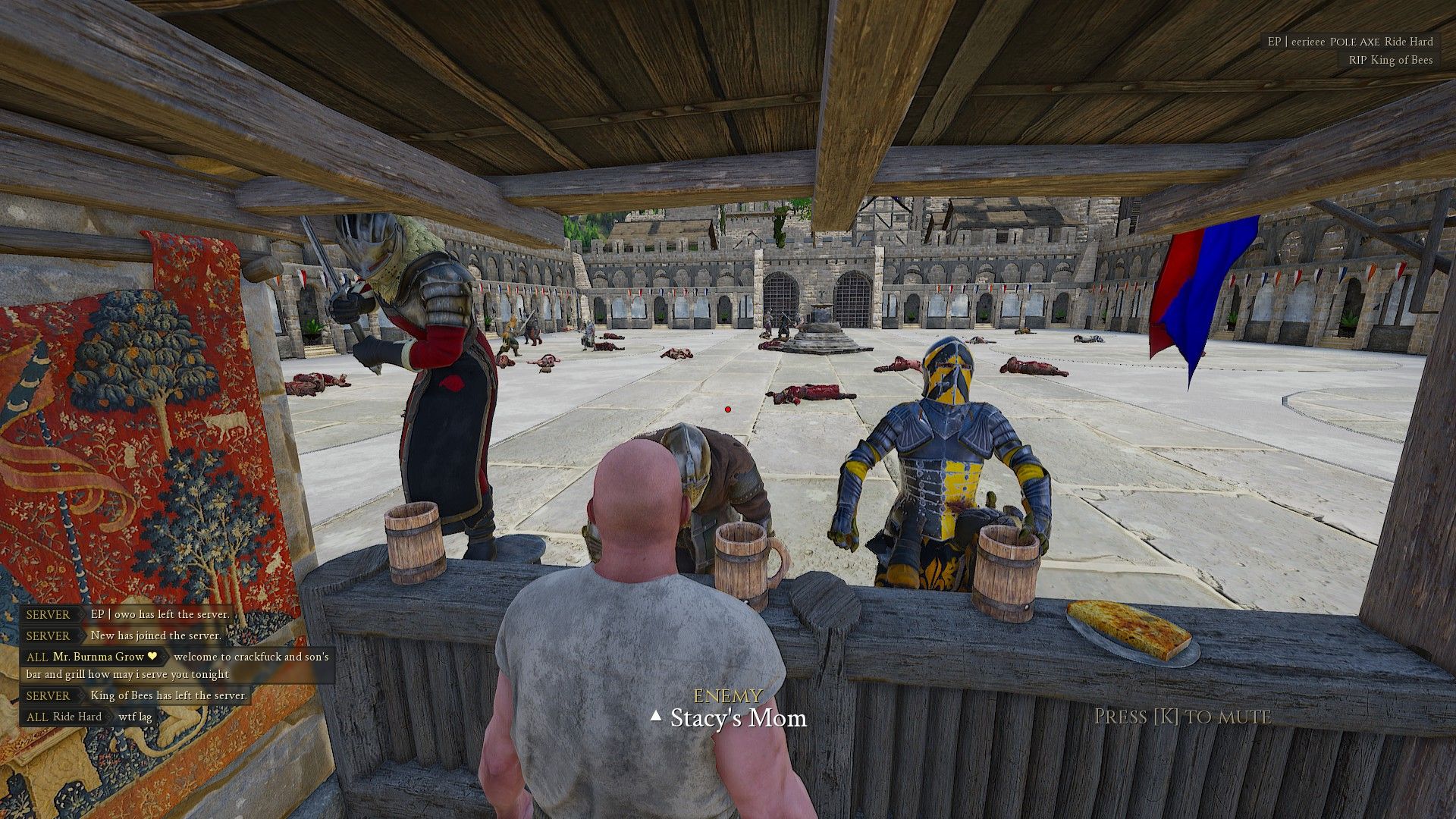Click the yellow heart icon beside Mr. Burnma Grow
This screenshot has height=819, width=1456.
click(x=152, y=657)
